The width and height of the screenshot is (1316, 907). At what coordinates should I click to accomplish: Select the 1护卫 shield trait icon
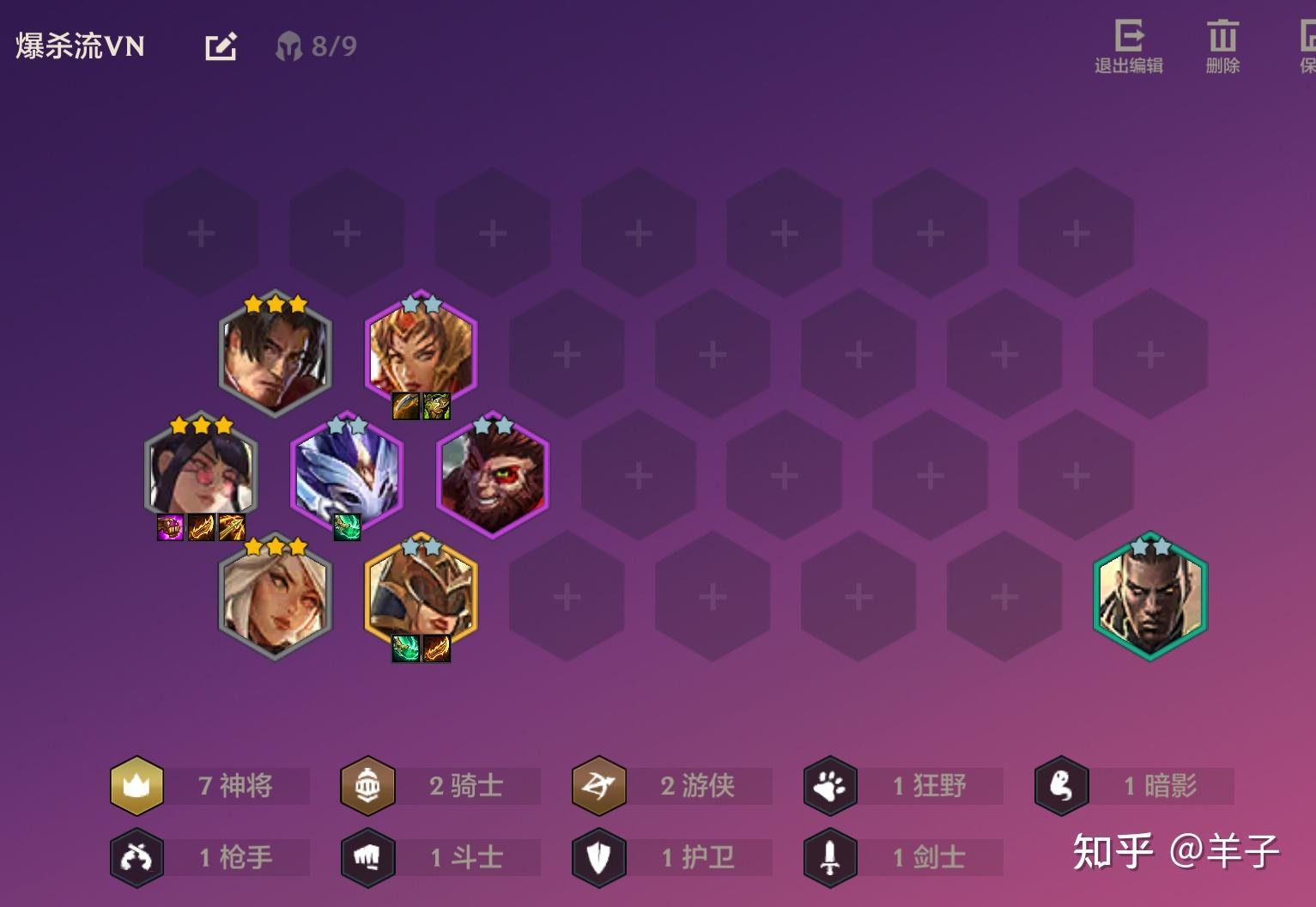(x=598, y=856)
